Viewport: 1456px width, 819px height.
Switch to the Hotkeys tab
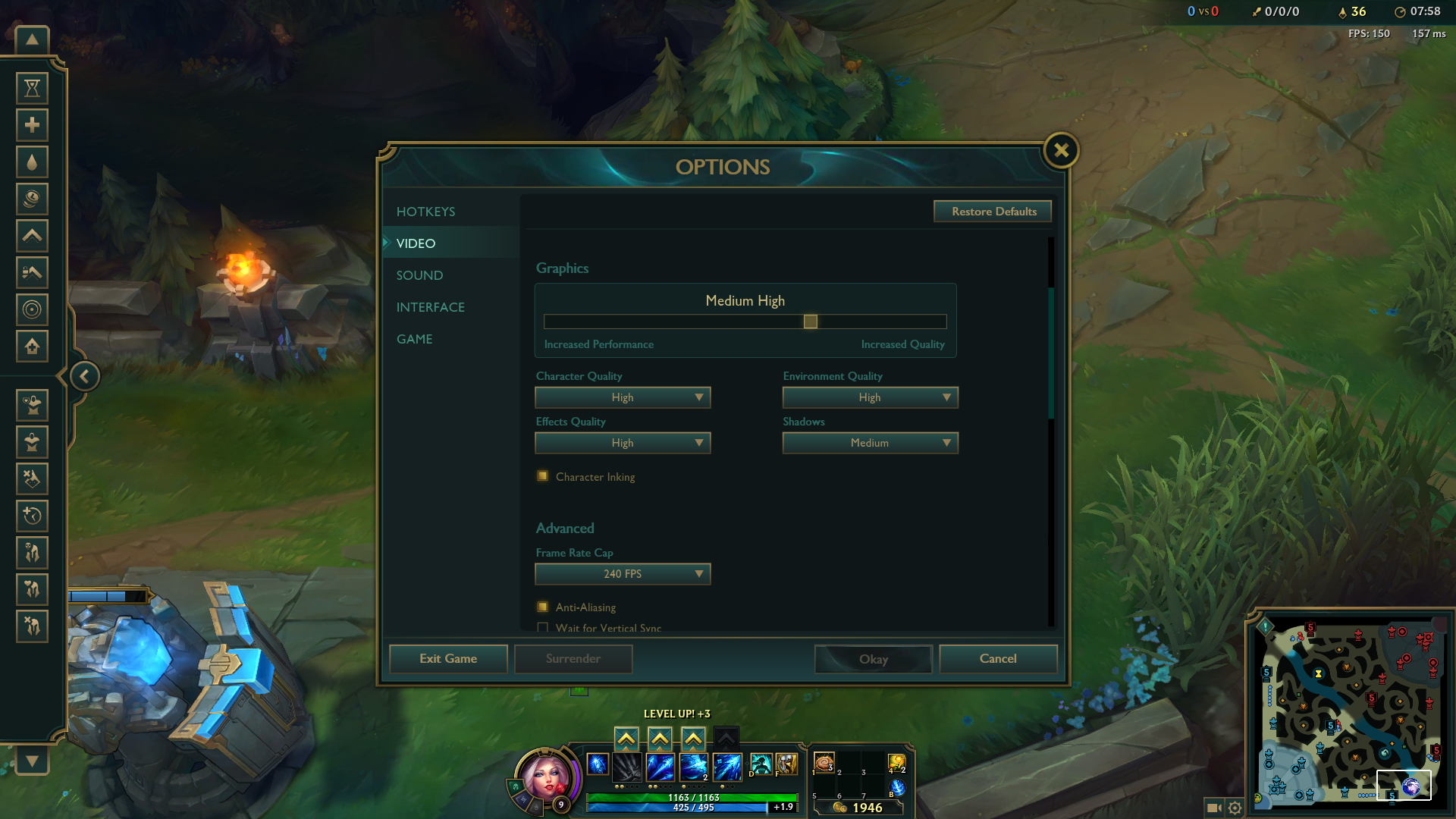click(x=425, y=212)
